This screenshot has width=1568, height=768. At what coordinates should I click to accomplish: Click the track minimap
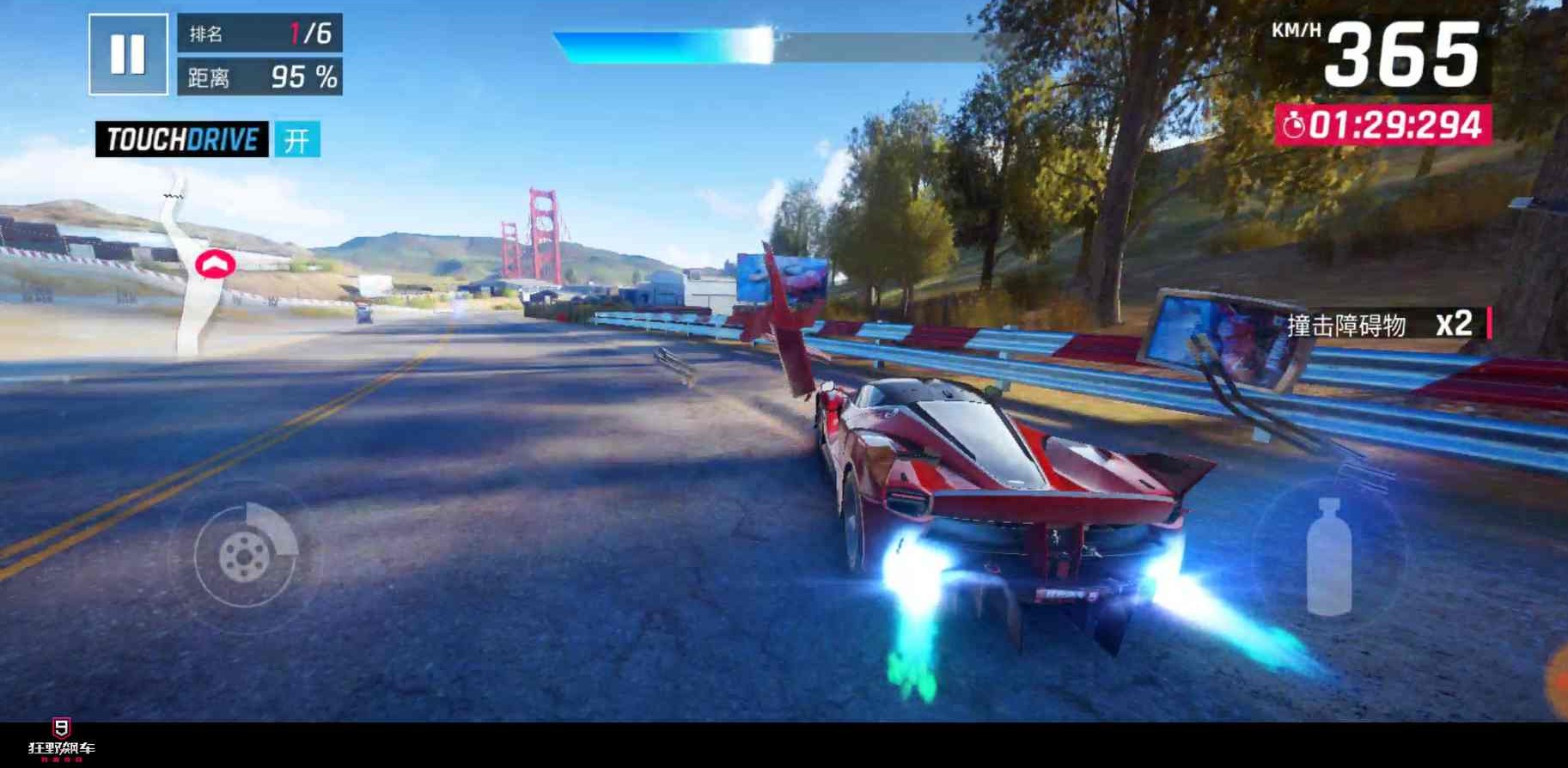coord(195,268)
